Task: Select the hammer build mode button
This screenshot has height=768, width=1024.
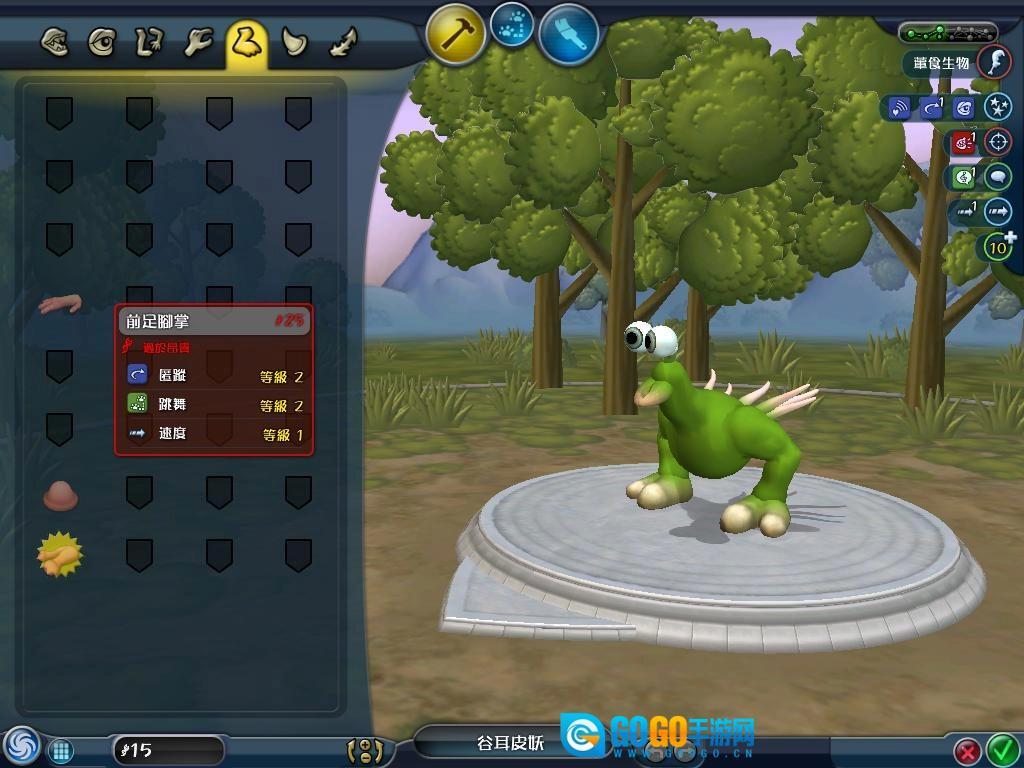Action: [456, 34]
